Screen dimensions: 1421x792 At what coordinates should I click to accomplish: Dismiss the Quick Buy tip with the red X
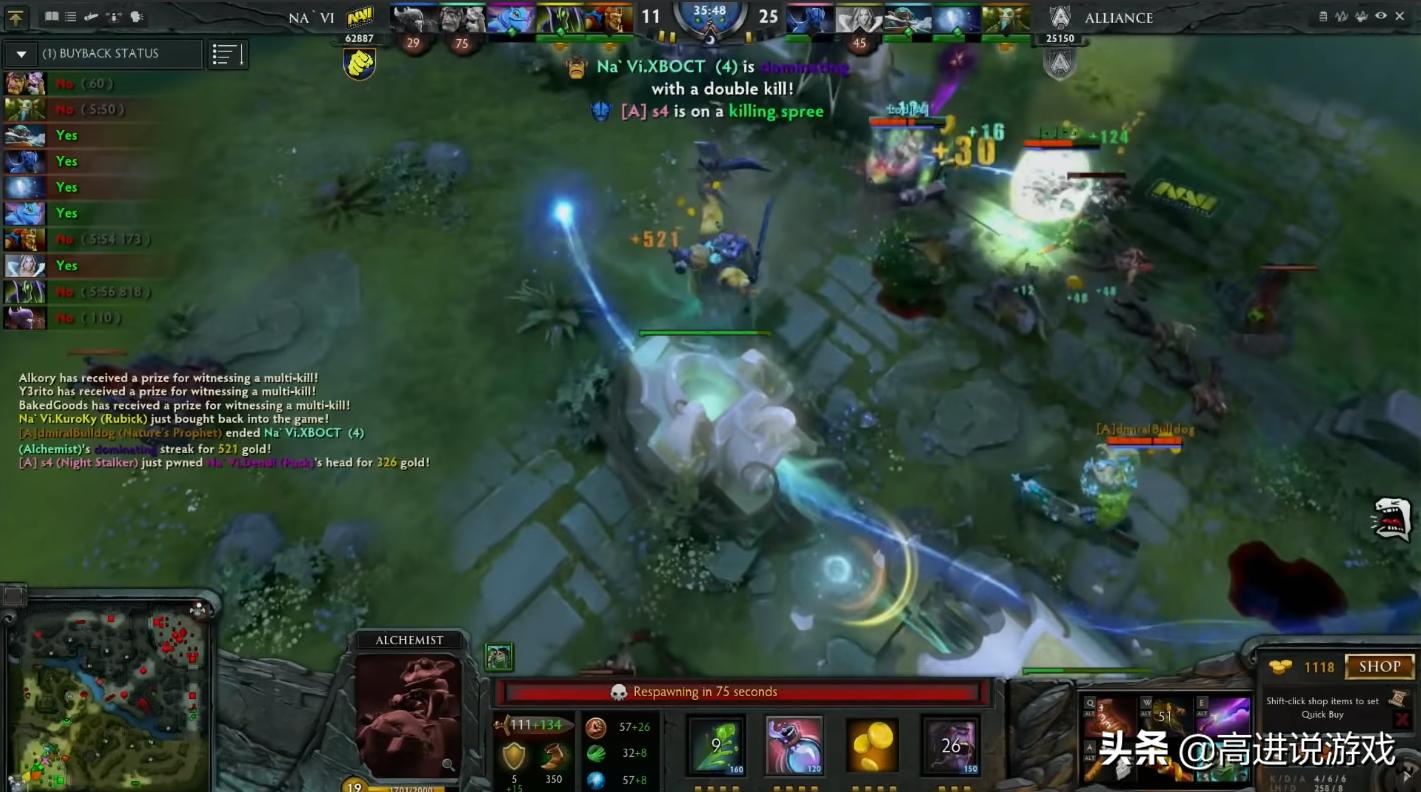coord(1404,719)
